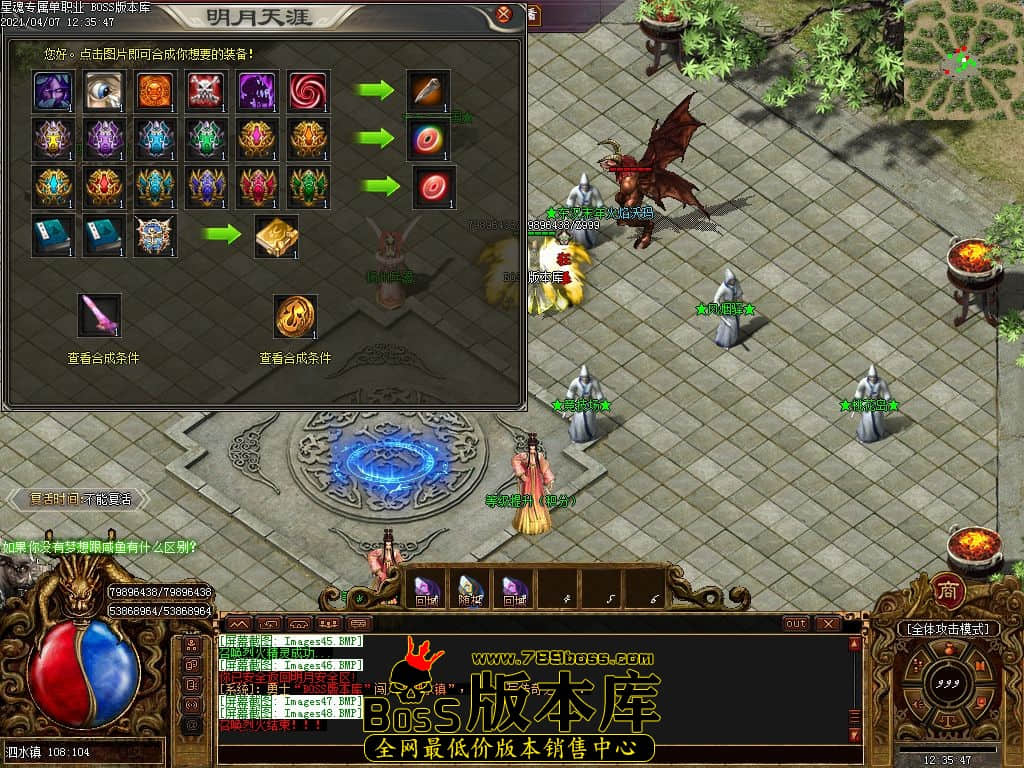This screenshot has width=1024, height=768.
Task: Close the 明月天涯 crafting panel
Action: click(x=504, y=15)
